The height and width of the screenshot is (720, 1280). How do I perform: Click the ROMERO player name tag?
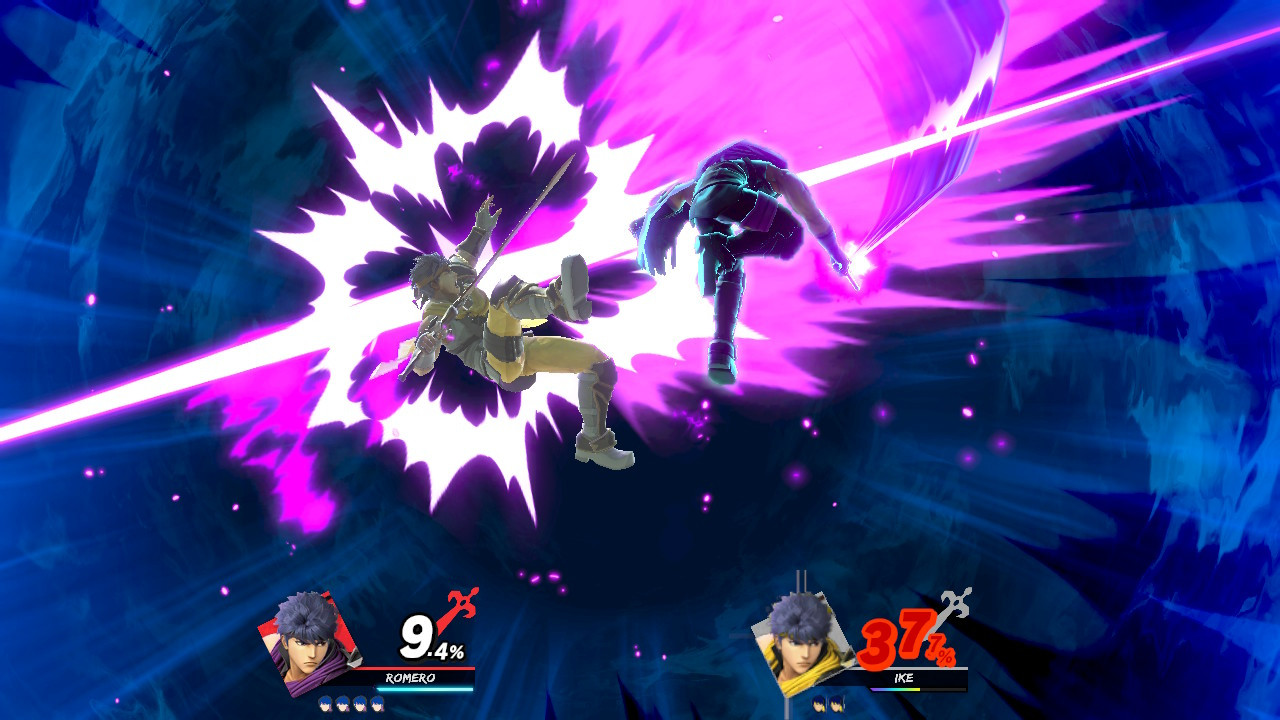(410, 678)
